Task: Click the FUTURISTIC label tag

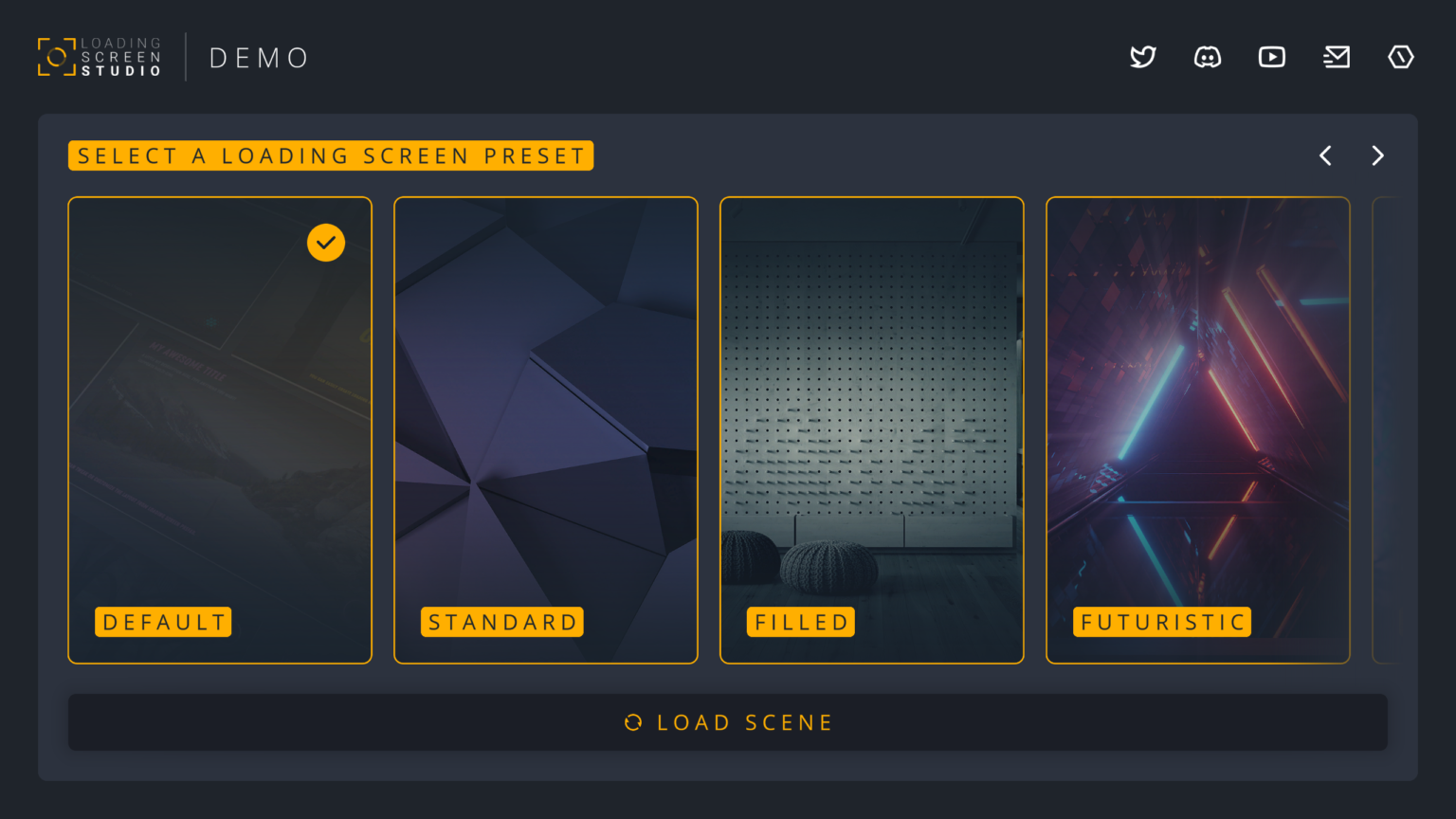Action: coord(1161,622)
